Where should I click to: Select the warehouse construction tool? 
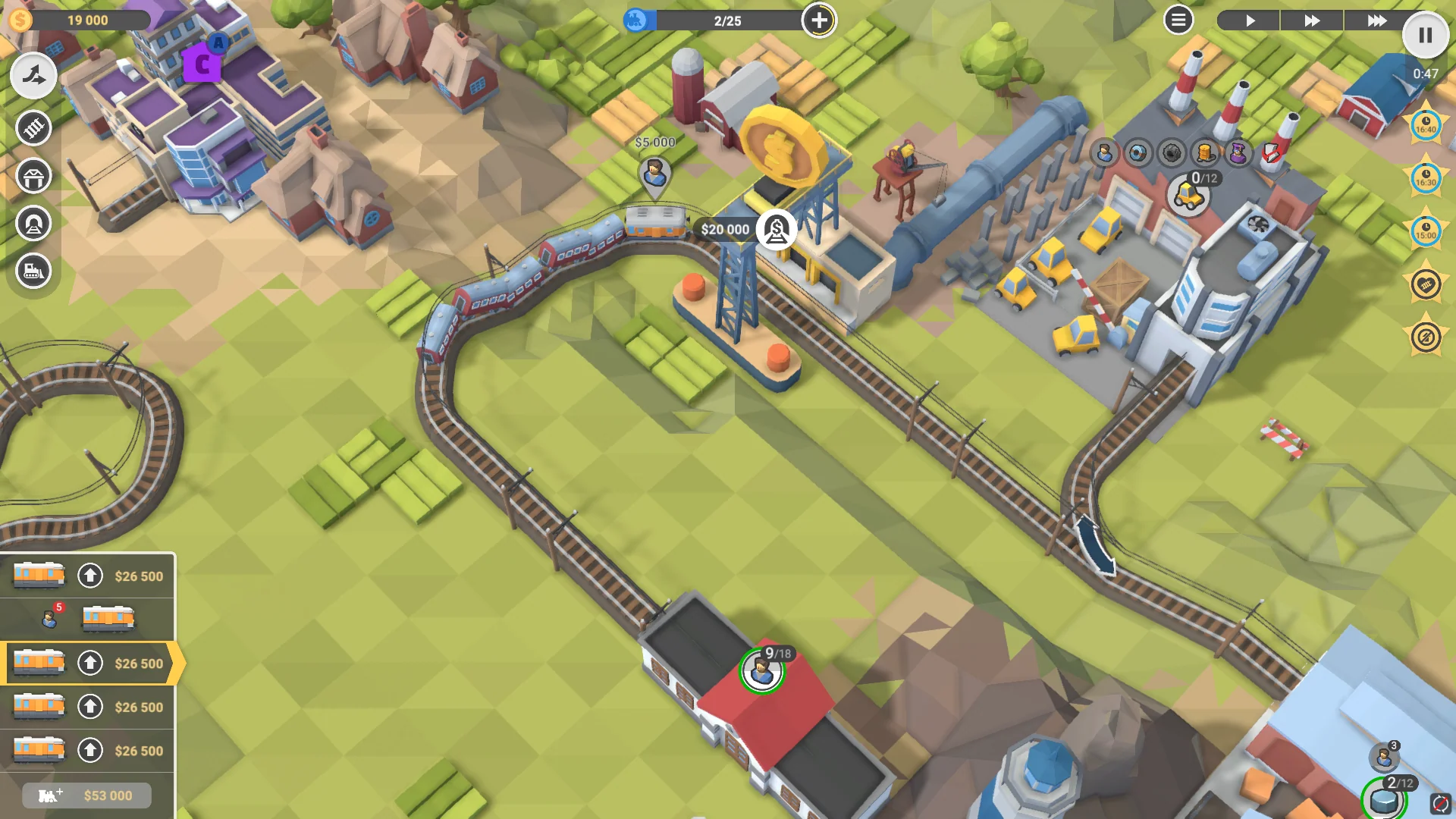33,176
